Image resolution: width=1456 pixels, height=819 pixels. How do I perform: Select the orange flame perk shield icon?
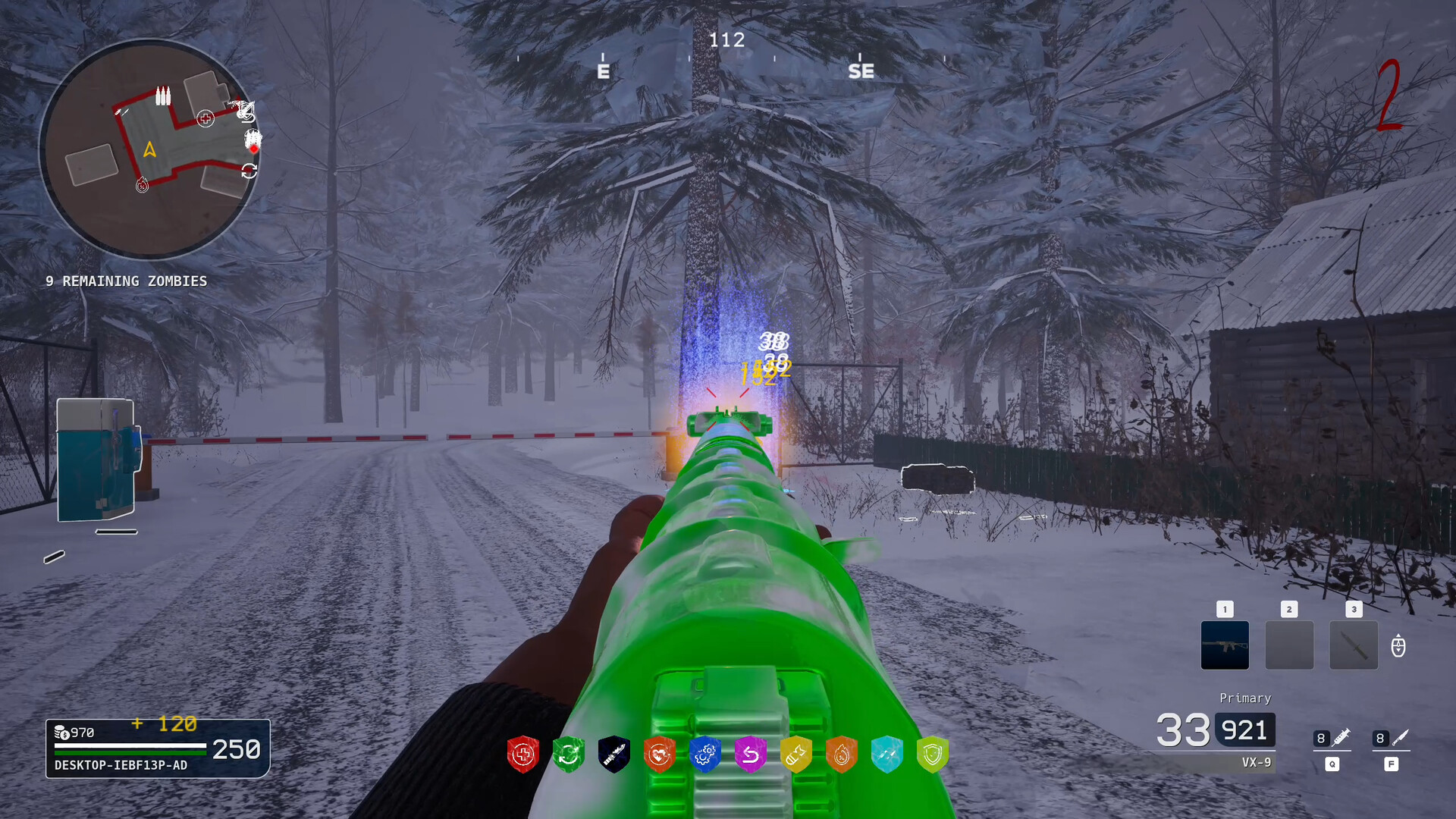point(842,754)
